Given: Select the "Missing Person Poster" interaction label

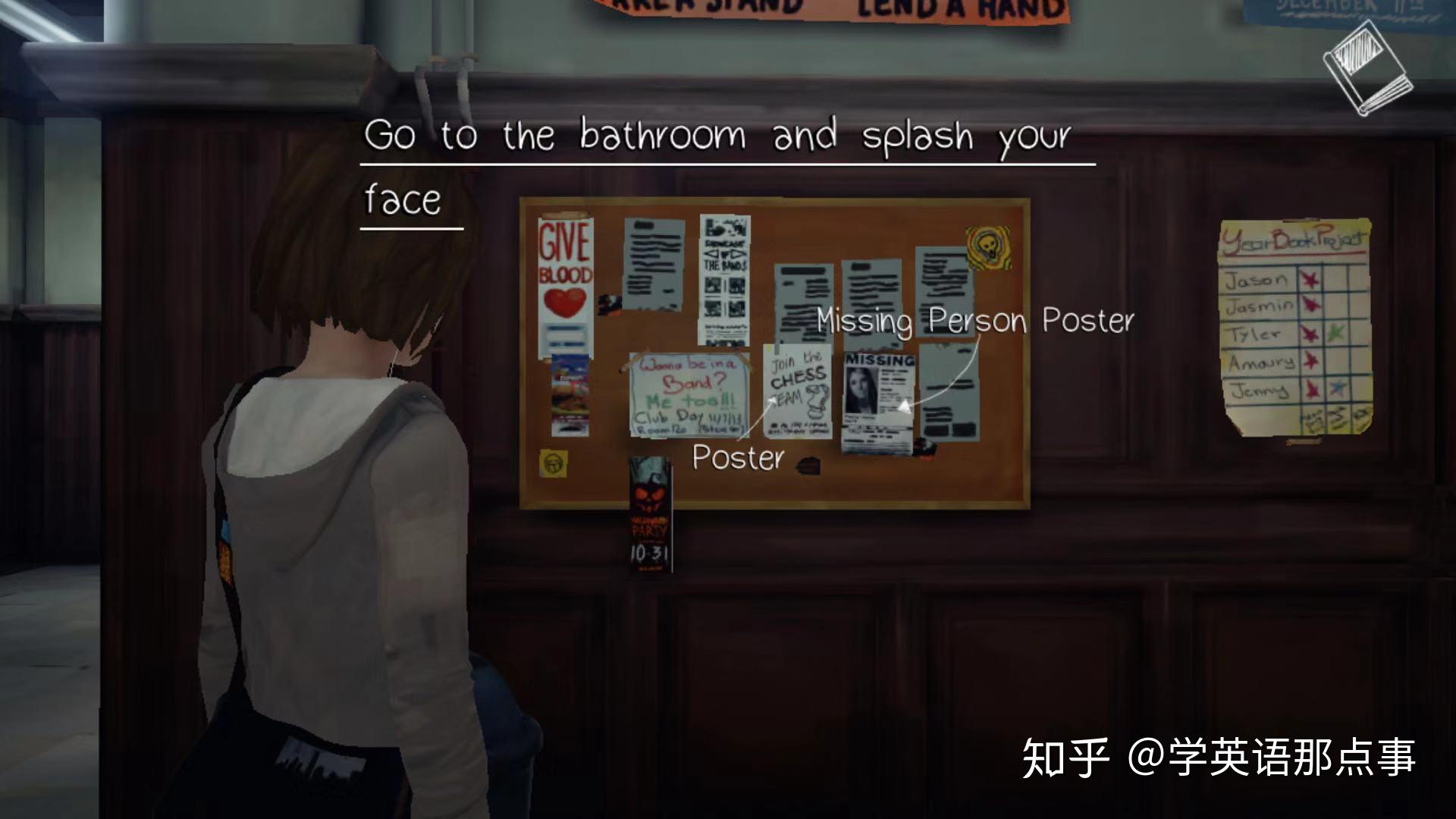Looking at the screenshot, I should 974,321.
